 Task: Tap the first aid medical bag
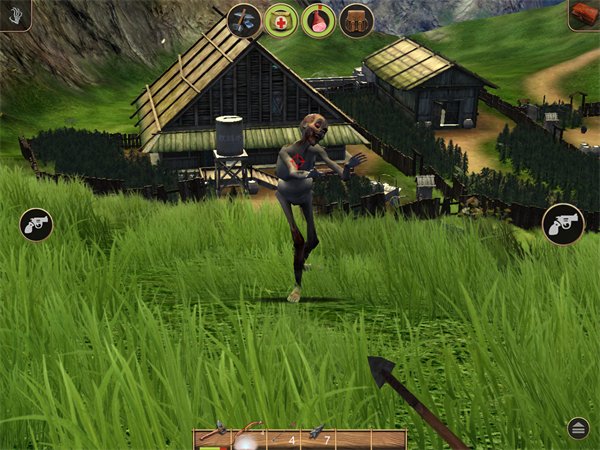(x=281, y=20)
